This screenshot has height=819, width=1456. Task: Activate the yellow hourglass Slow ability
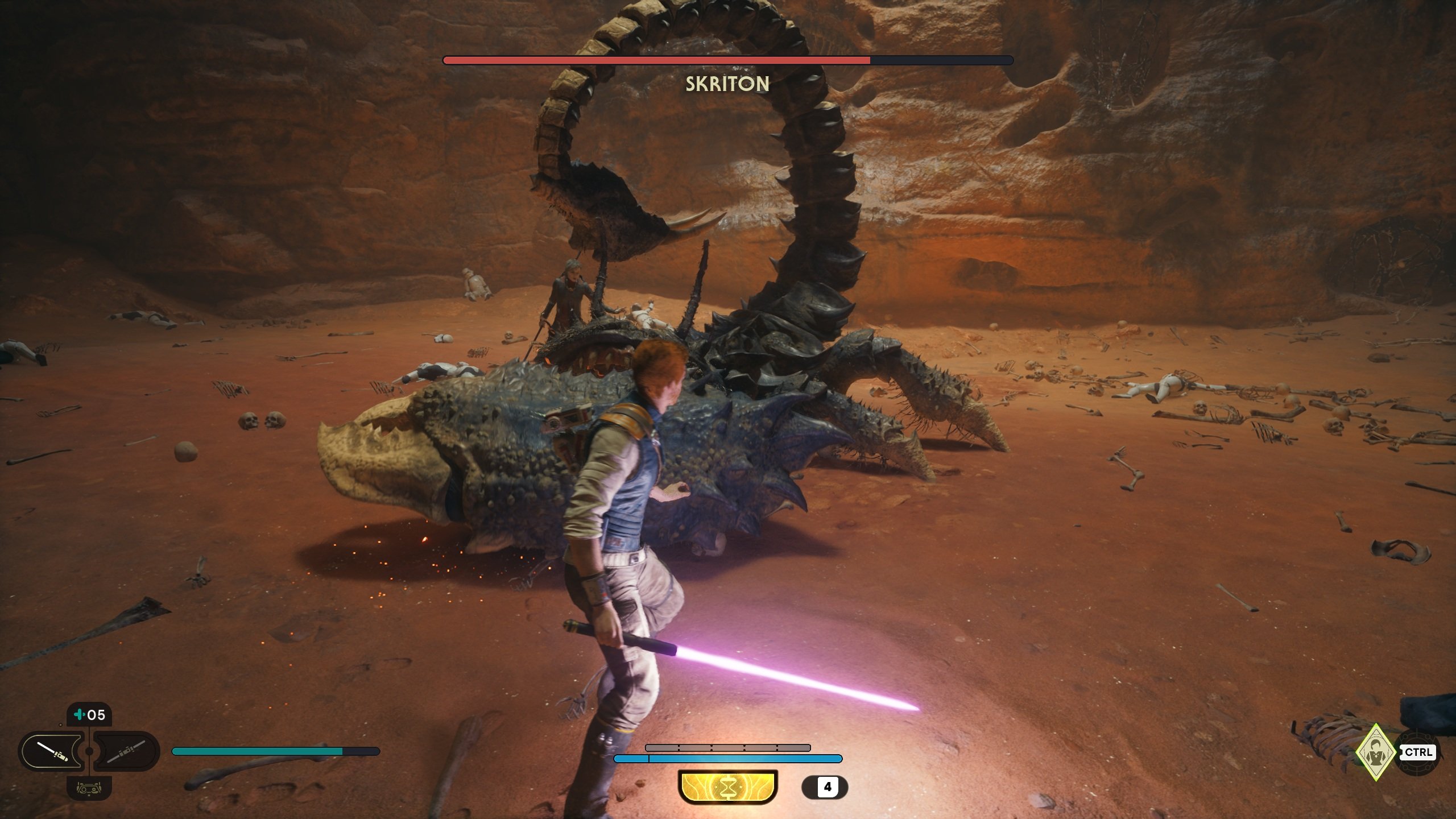tap(727, 787)
